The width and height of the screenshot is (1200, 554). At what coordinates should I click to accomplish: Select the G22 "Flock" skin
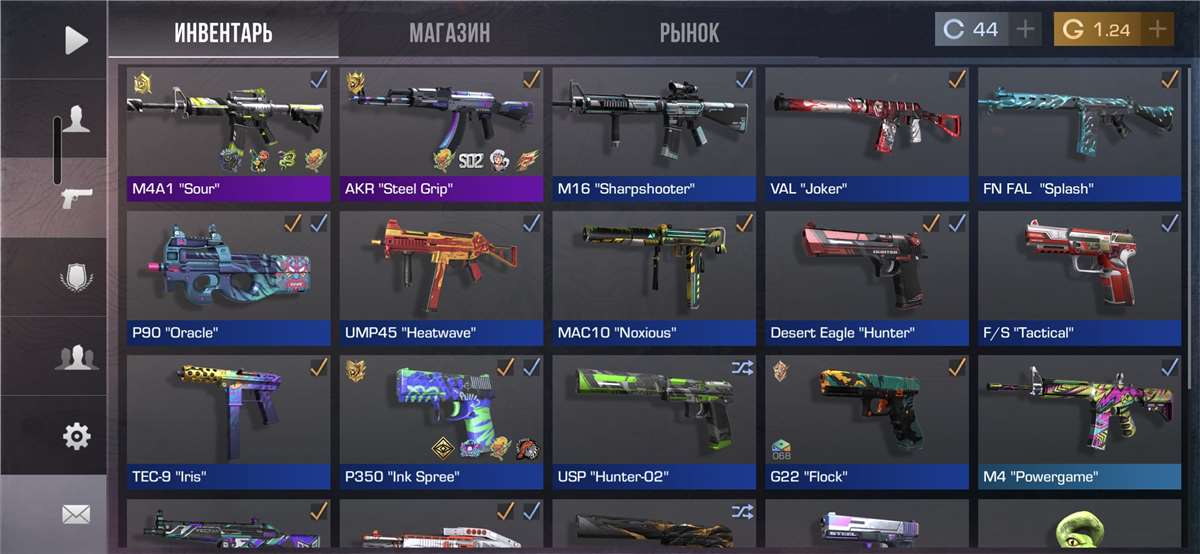[866, 422]
